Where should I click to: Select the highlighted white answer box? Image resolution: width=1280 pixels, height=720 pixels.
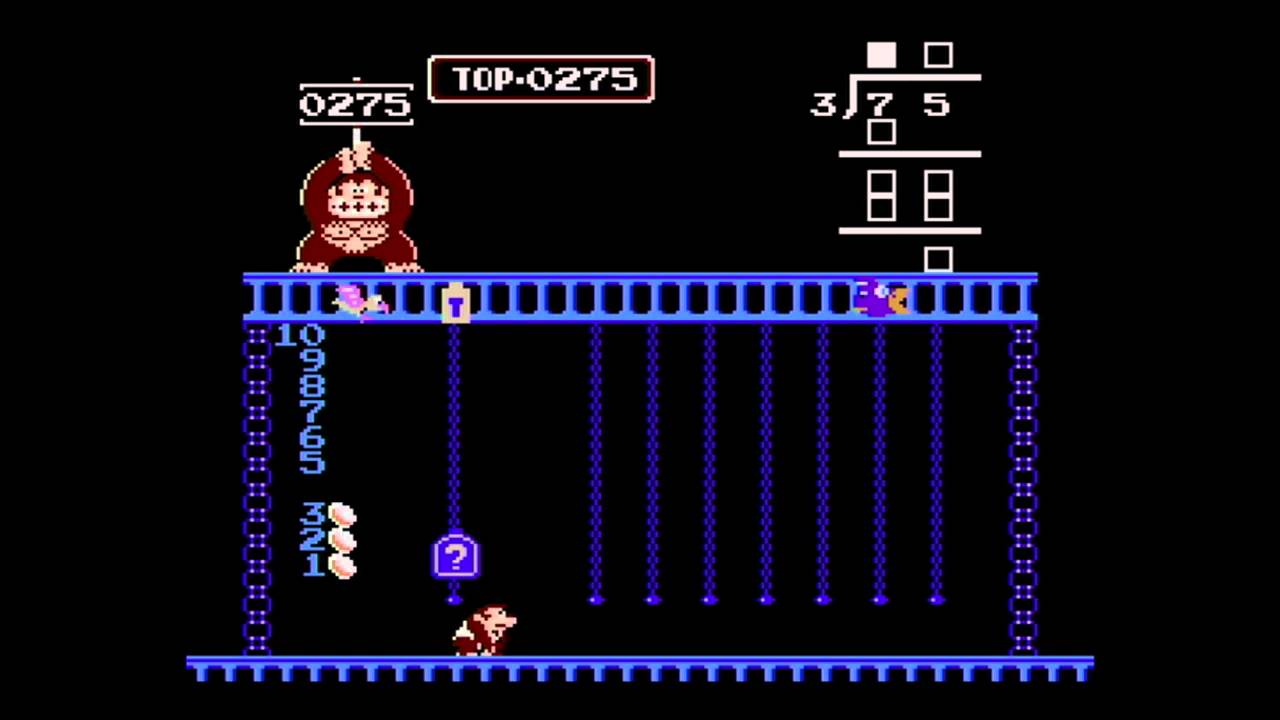[x=881, y=55]
